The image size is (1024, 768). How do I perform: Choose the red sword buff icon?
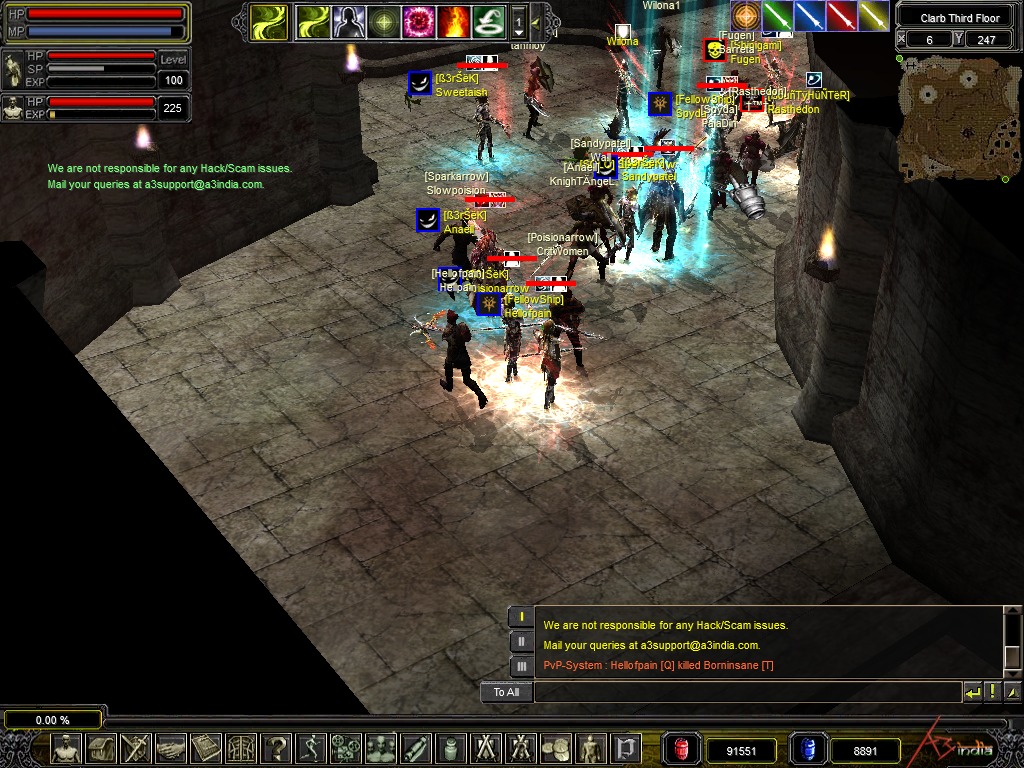(x=842, y=16)
